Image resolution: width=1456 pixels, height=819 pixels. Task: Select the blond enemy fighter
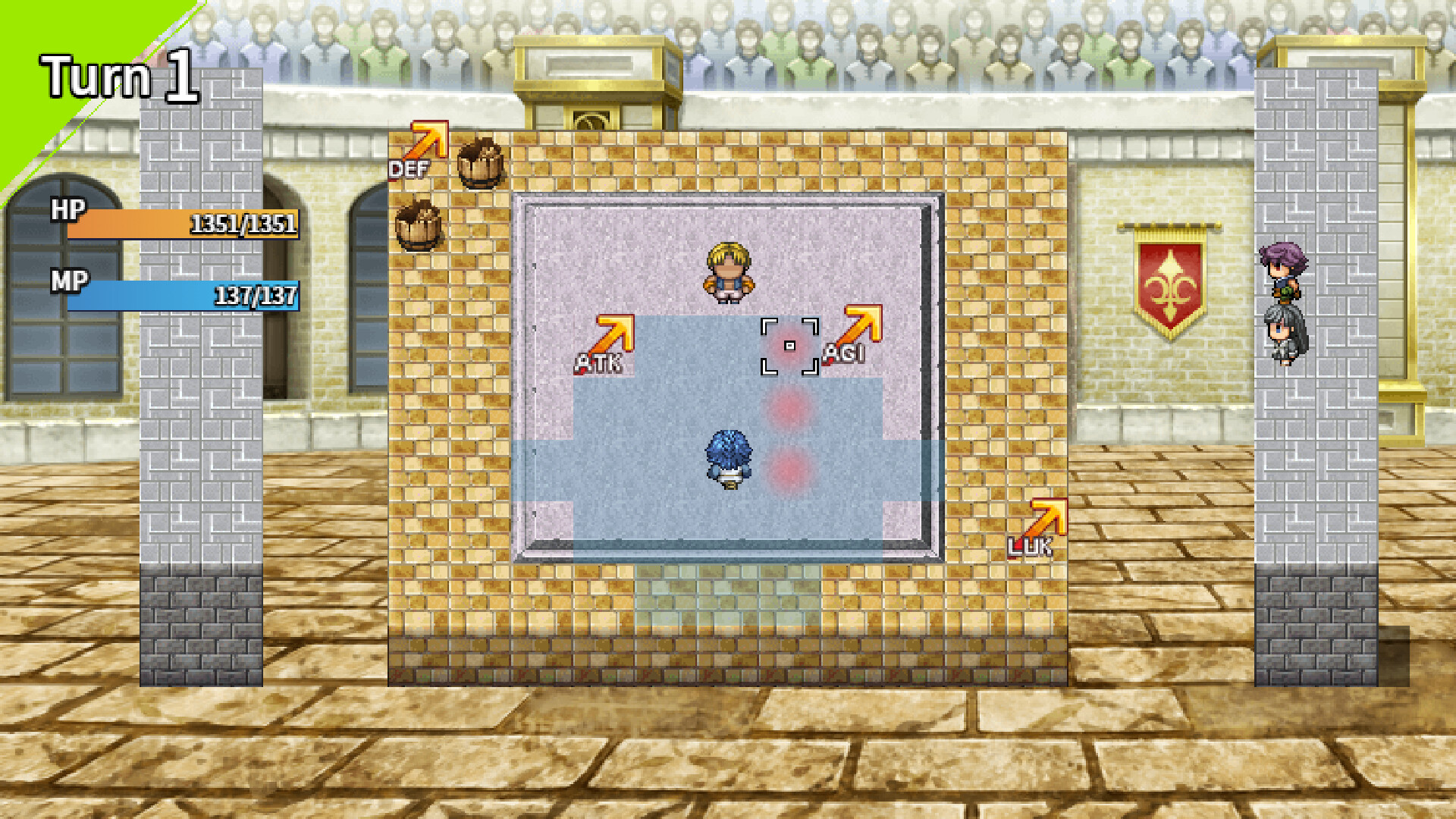click(728, 269)
